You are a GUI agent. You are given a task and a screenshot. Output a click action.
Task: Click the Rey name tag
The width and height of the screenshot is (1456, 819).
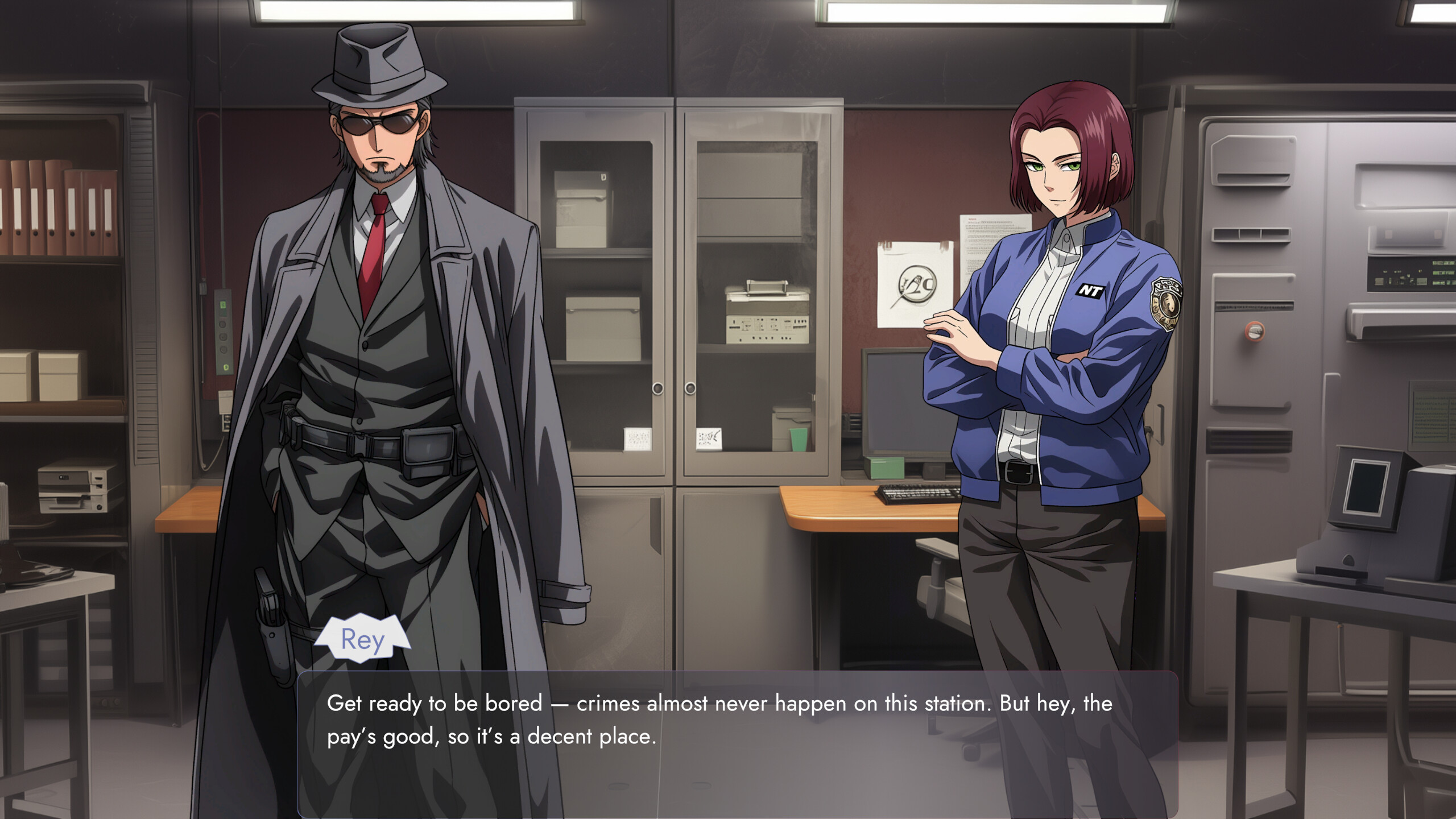(x=364, y=638)
